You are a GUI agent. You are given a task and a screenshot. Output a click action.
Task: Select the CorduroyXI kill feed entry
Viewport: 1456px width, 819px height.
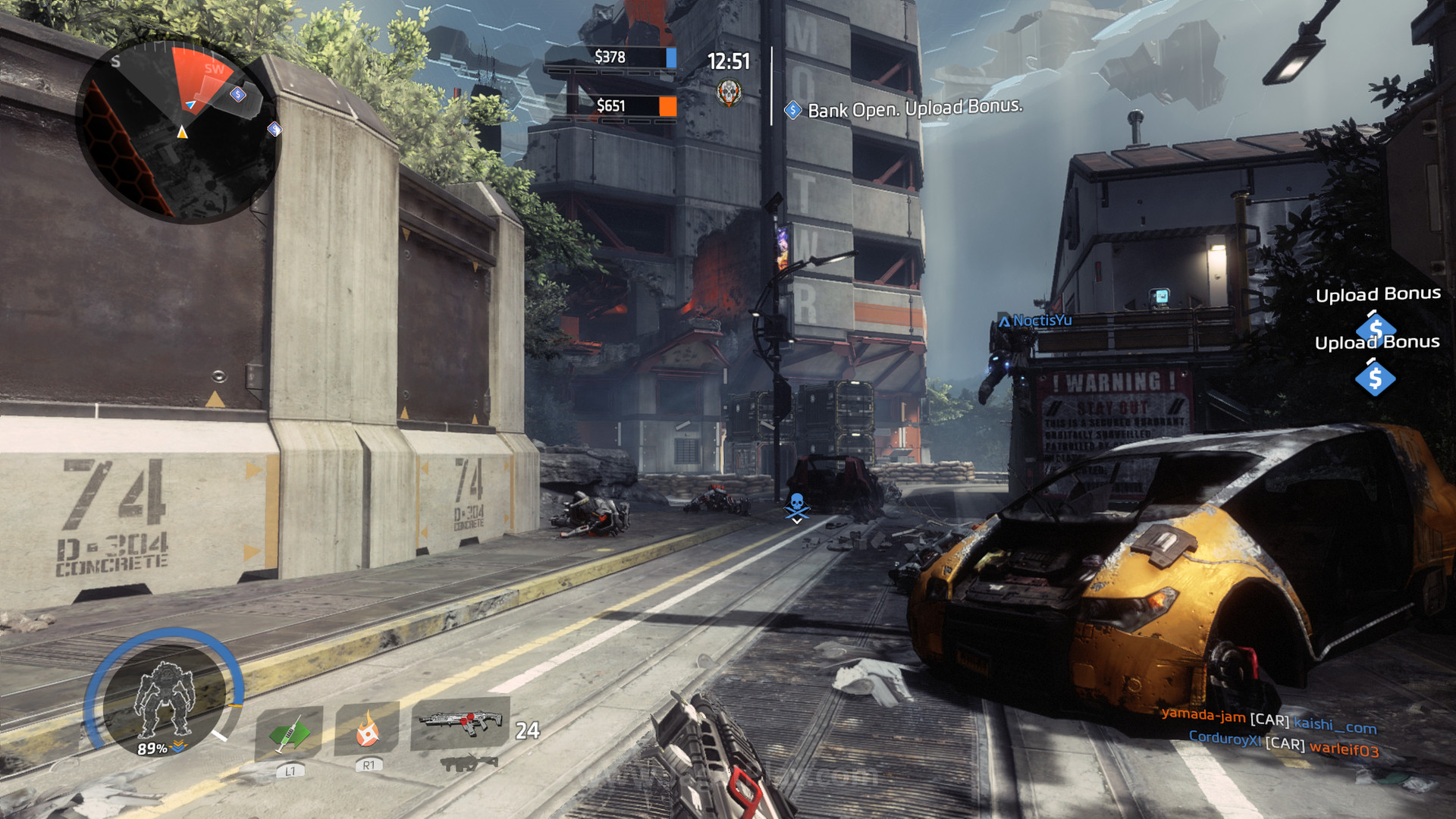coord(1283,742)
